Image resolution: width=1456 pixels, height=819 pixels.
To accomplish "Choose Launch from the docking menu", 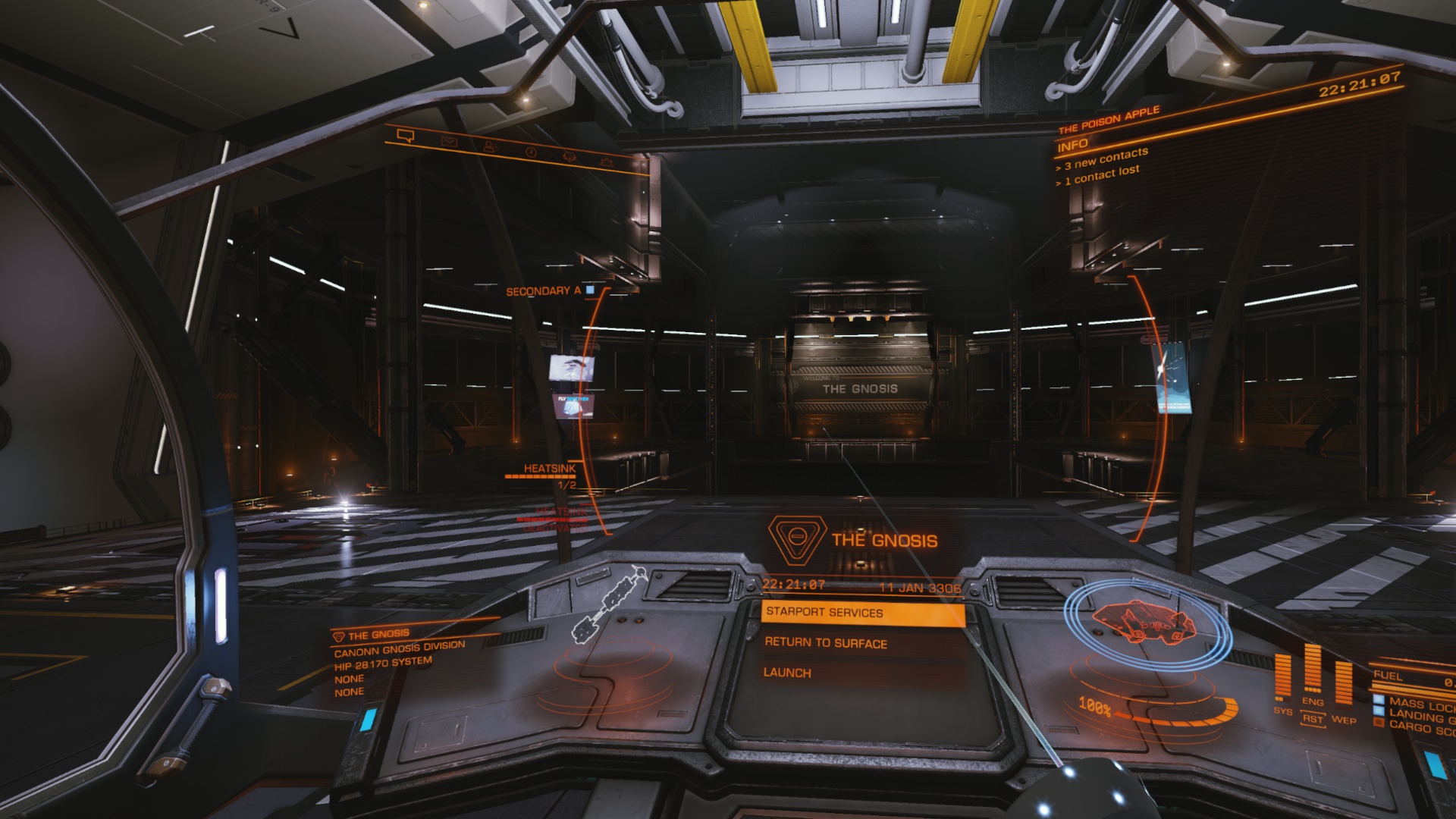I will 787,673.
